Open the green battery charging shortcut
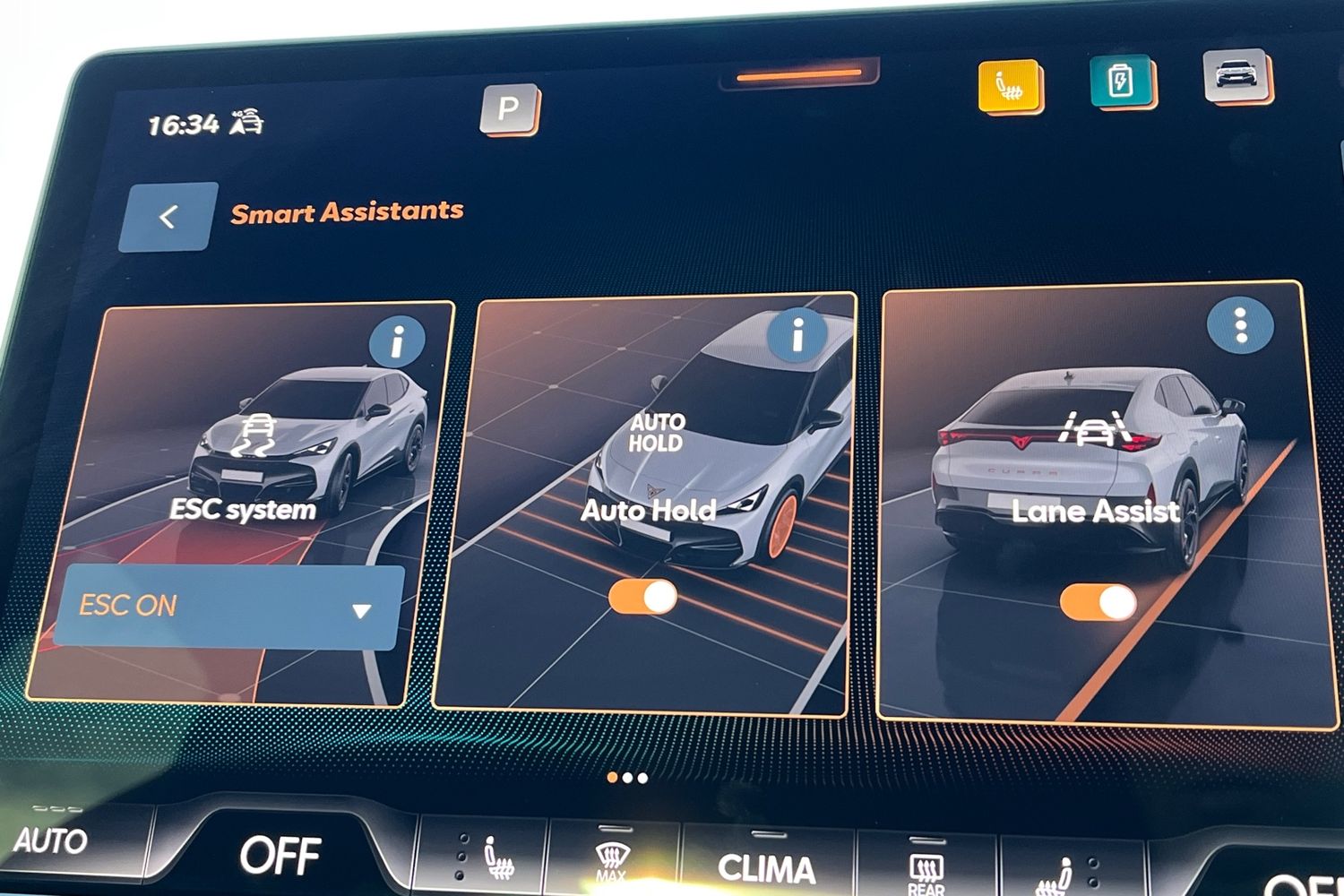 (x=1121, y=82)
